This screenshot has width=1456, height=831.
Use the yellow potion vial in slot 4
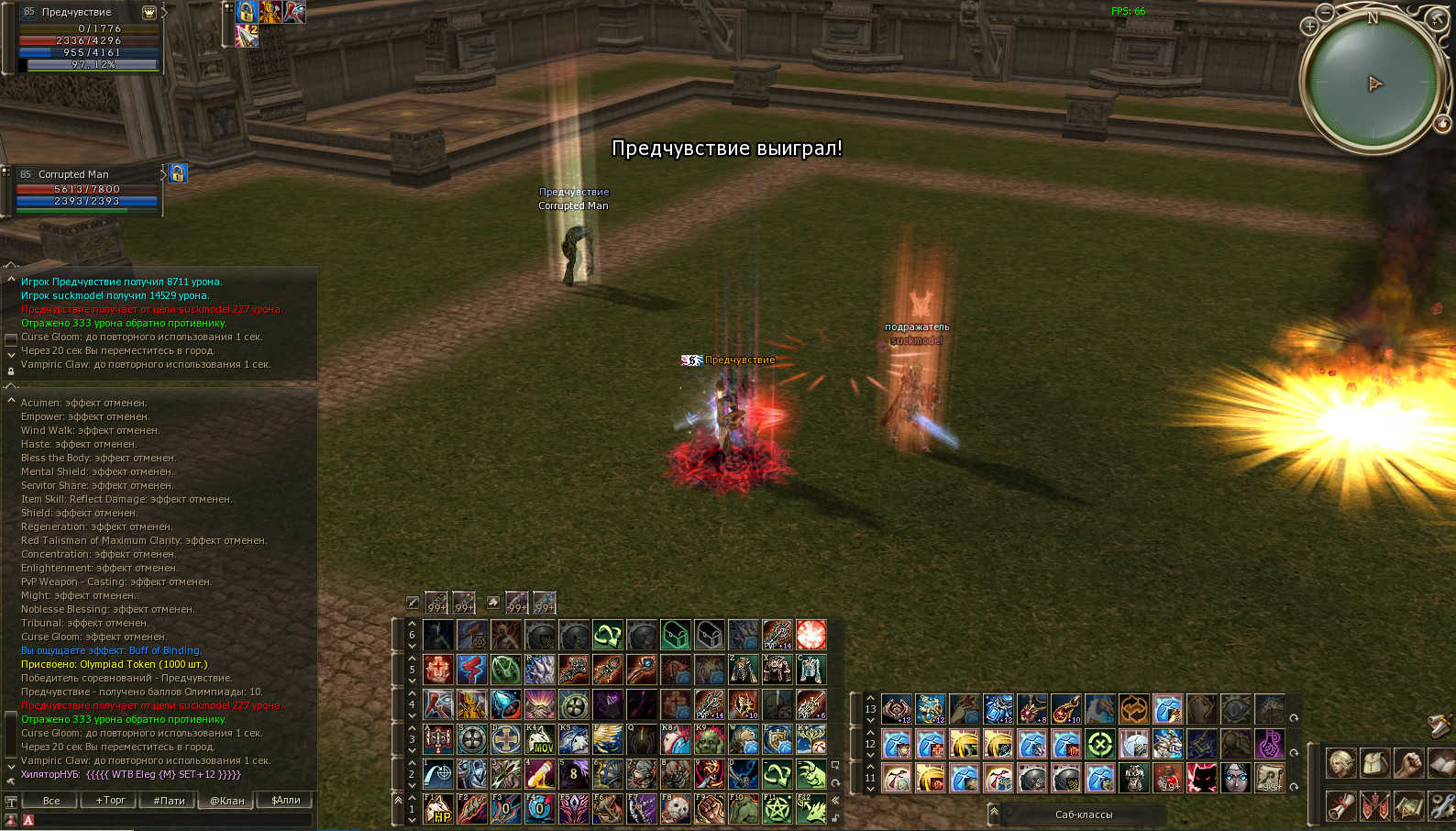(540, 775)
